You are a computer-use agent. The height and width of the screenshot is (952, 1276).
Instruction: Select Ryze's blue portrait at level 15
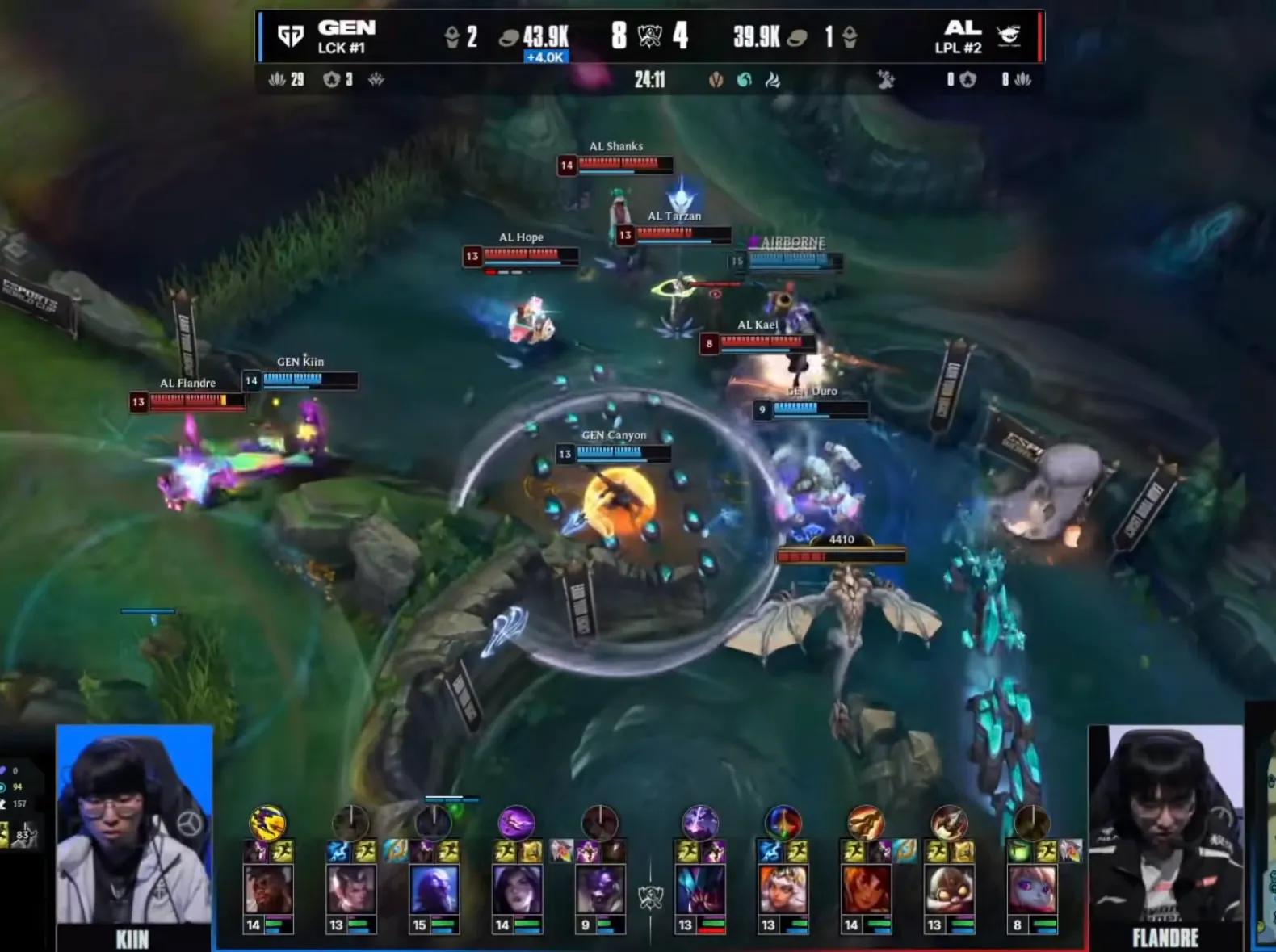pos(434,891)
